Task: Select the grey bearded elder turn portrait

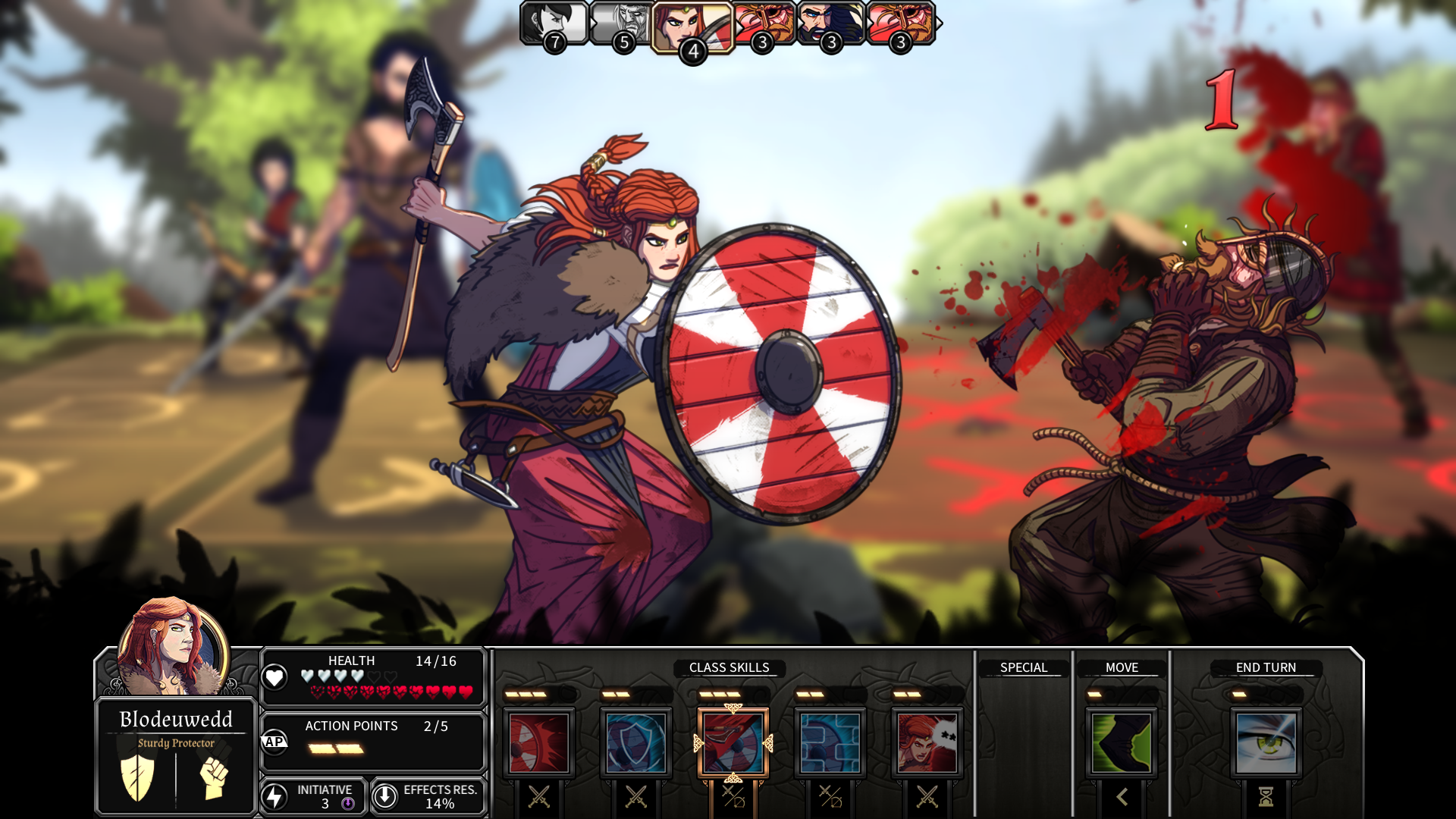Action: pos(622,23)
